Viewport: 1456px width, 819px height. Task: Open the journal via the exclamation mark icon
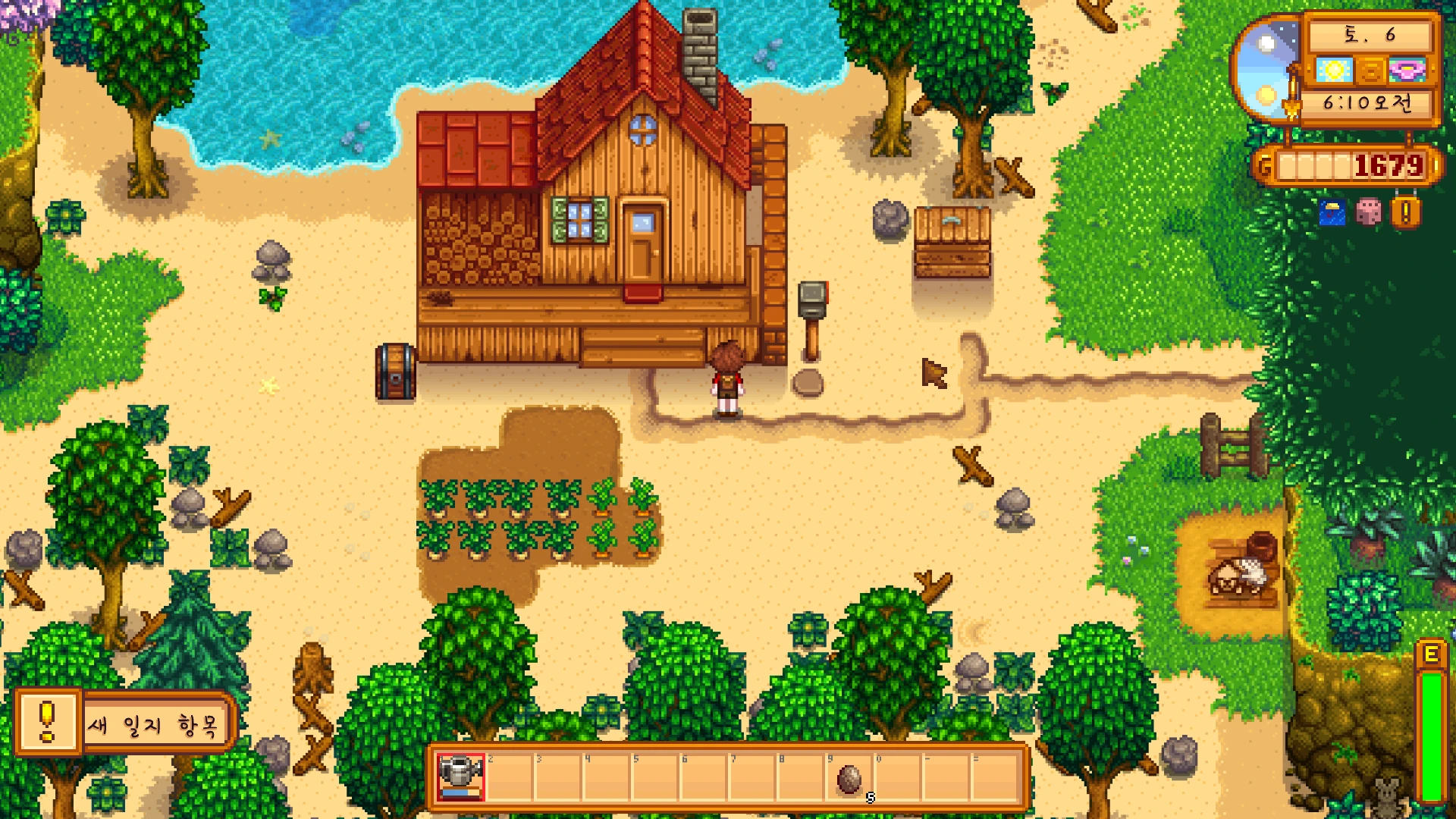1405,212
